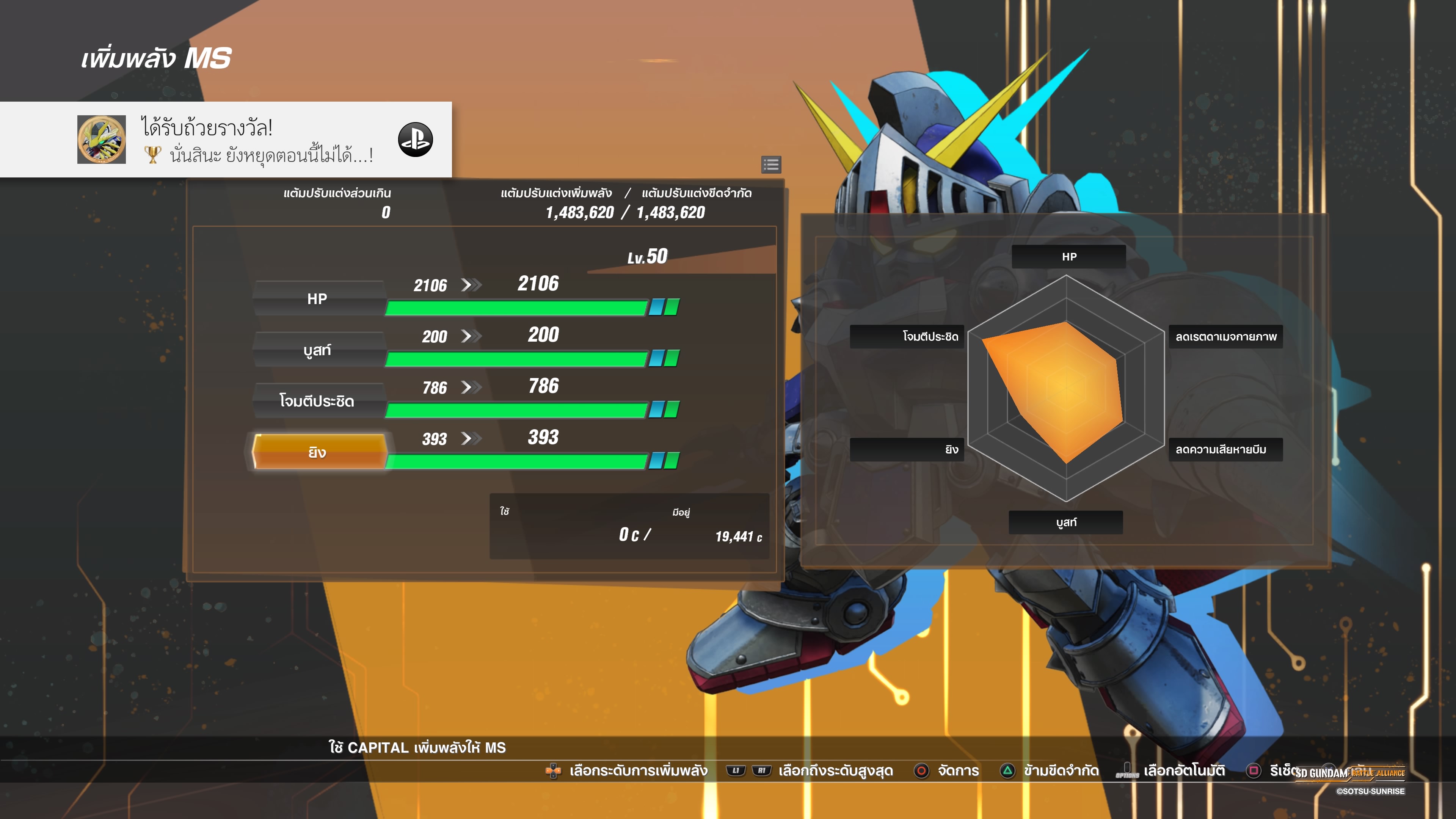Select the โจมตีประชิด melee stat row
Viewport: 1456px width, 819px height.
(x=318, y=401)
